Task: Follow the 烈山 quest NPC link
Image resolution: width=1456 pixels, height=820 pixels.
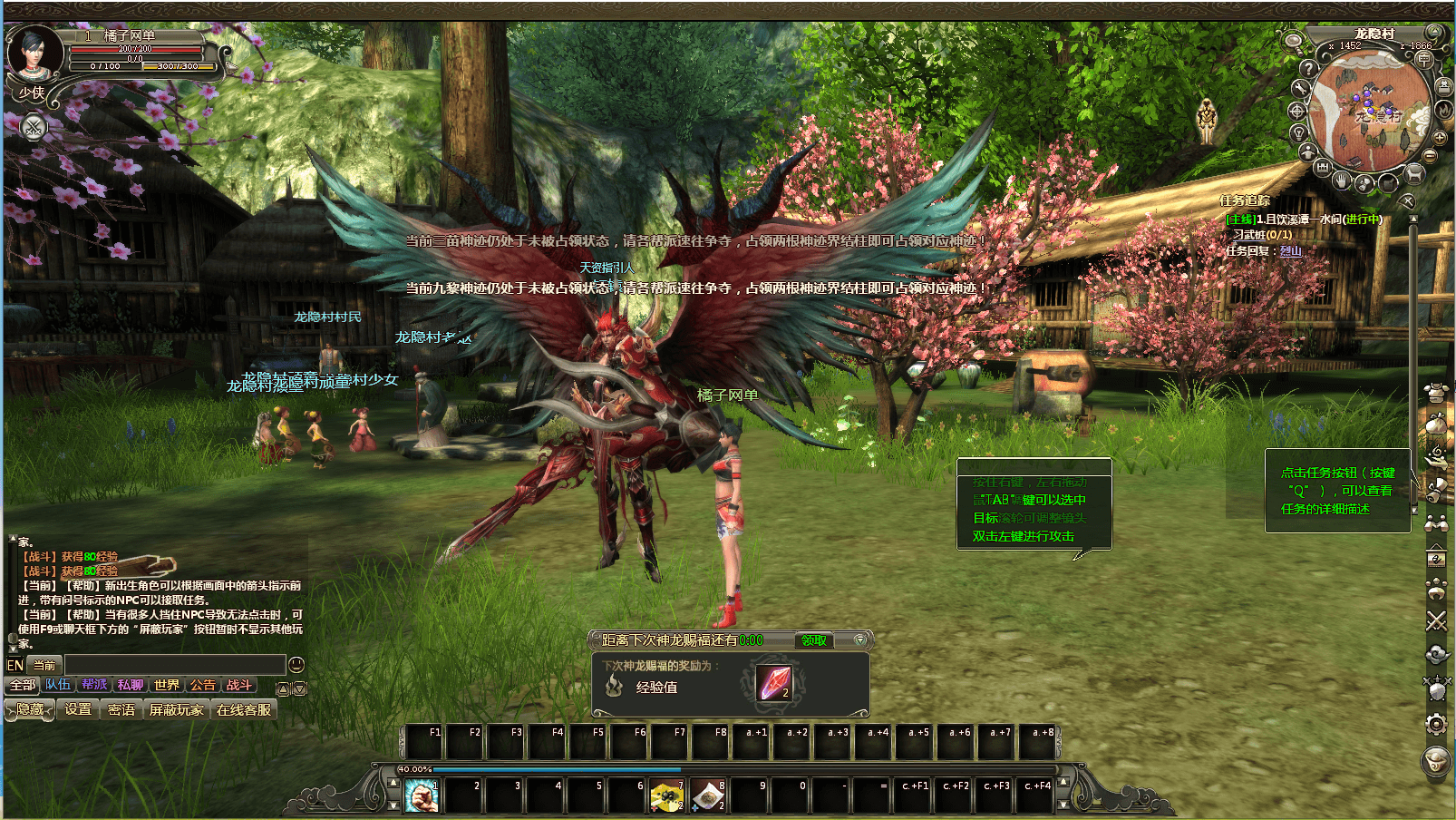Action: click(x=1291, y=251)
